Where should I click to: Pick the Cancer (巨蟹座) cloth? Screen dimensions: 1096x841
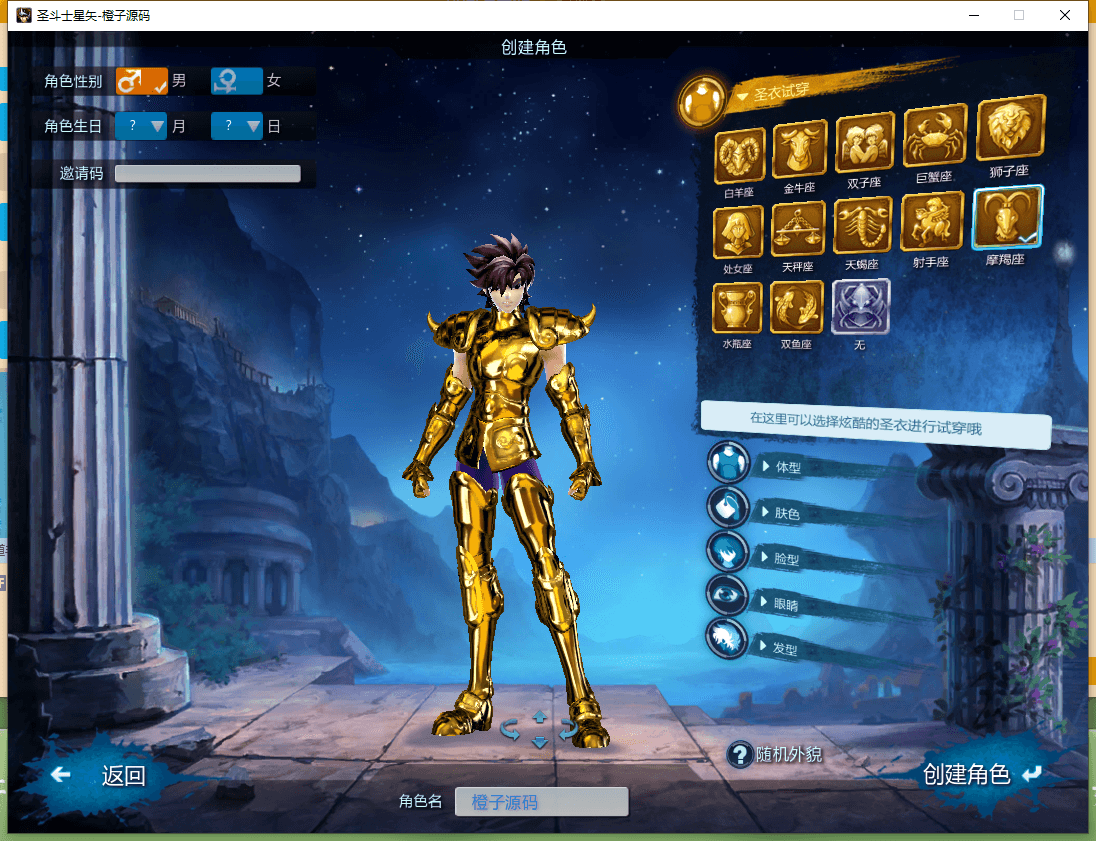pyautogui.click(x=934, y=137)
